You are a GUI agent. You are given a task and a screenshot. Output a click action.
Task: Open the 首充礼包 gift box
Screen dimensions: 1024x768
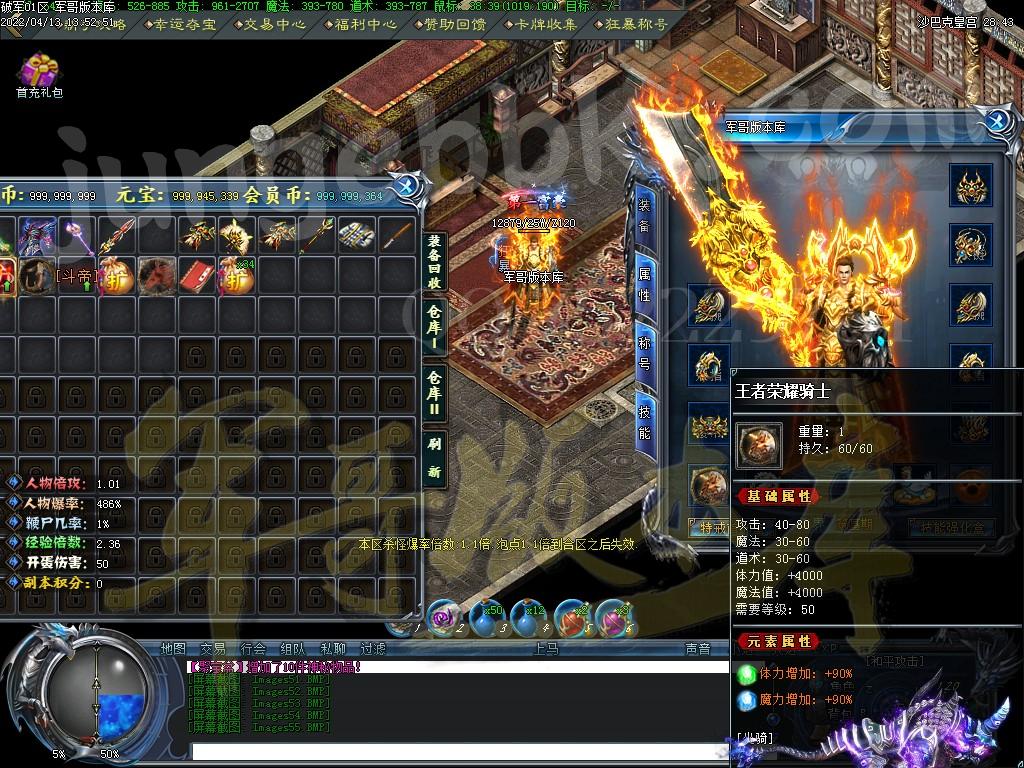click(x=39, y=72)
